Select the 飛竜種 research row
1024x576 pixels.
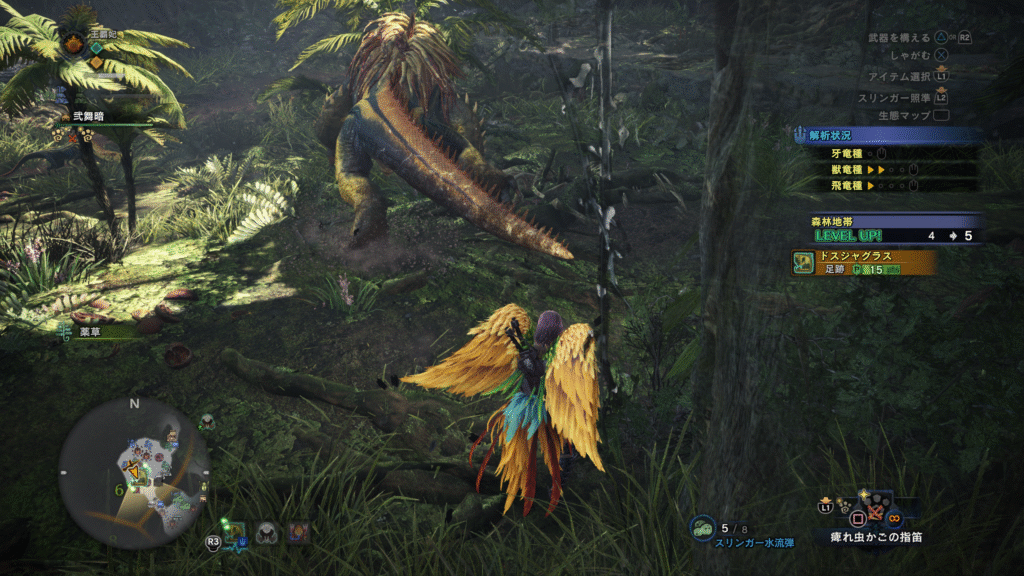(x=880, y=185)
